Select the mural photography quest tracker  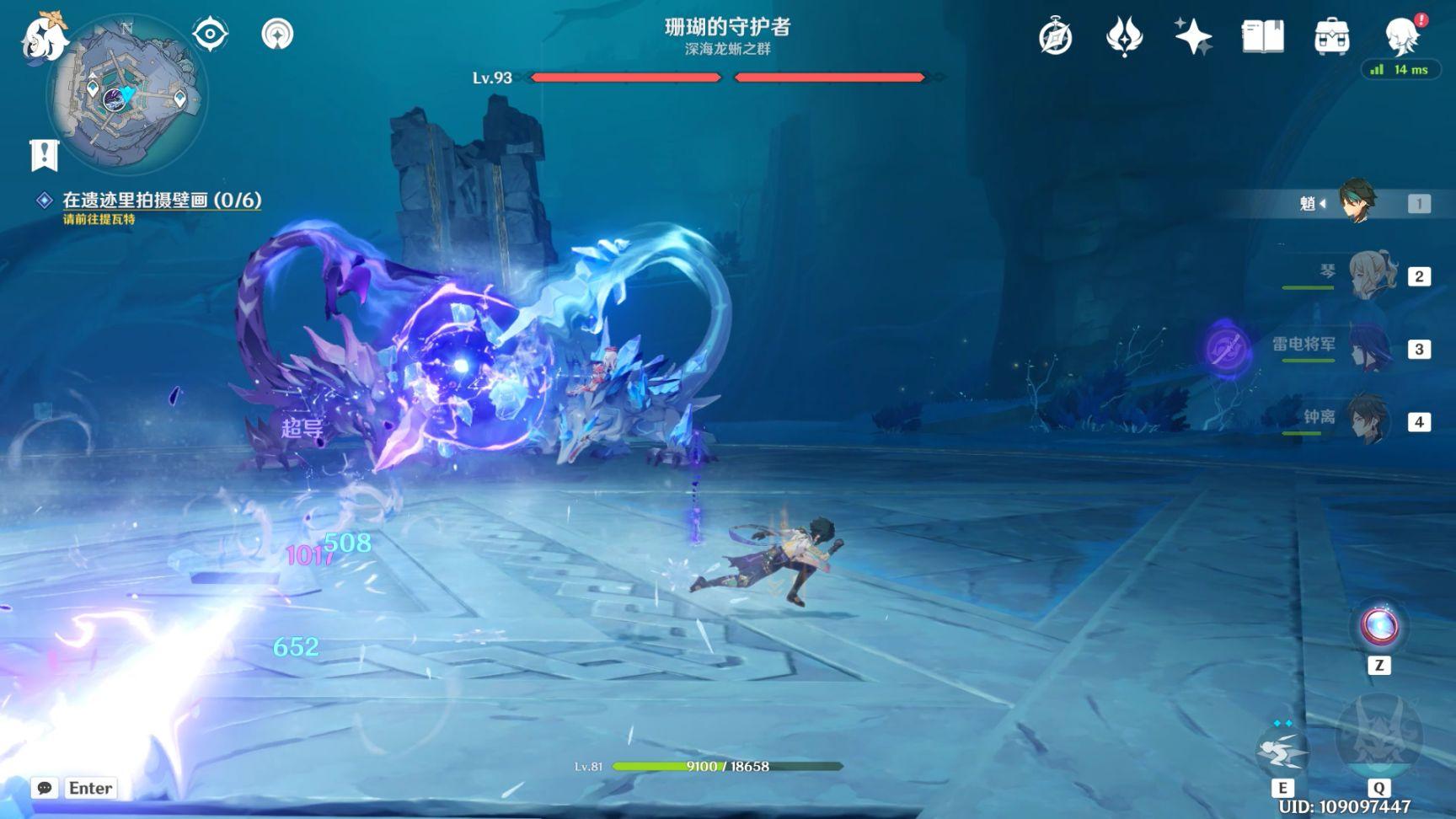pos(162,201)
